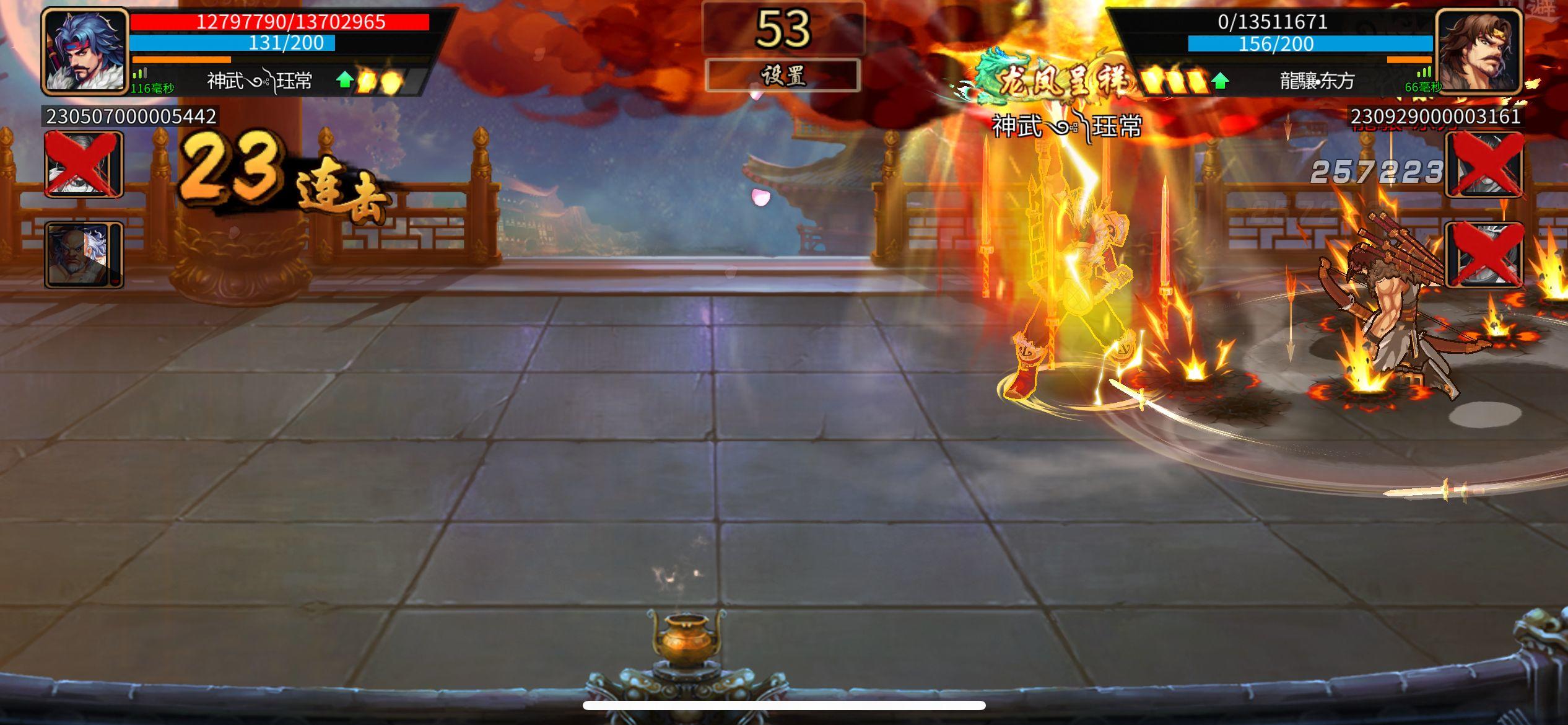Tap the battle ID 230507000005442
The image size is (1568, 725).
[128, 115]
